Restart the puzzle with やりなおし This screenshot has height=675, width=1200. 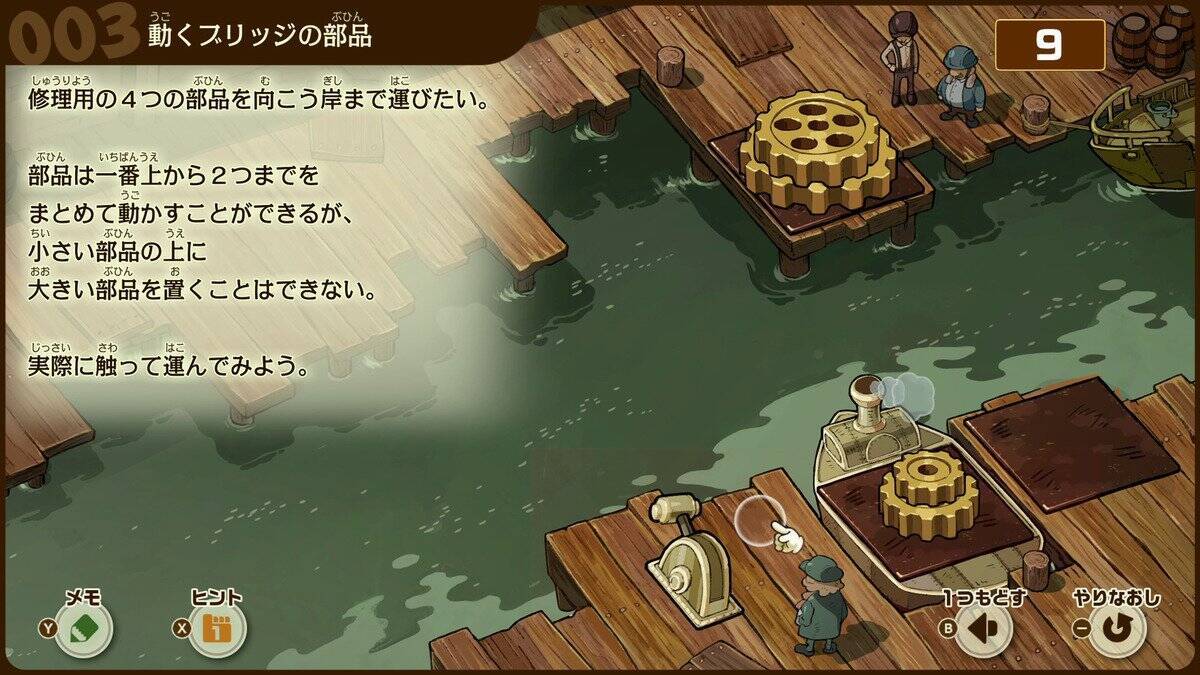pos(1117,630)
